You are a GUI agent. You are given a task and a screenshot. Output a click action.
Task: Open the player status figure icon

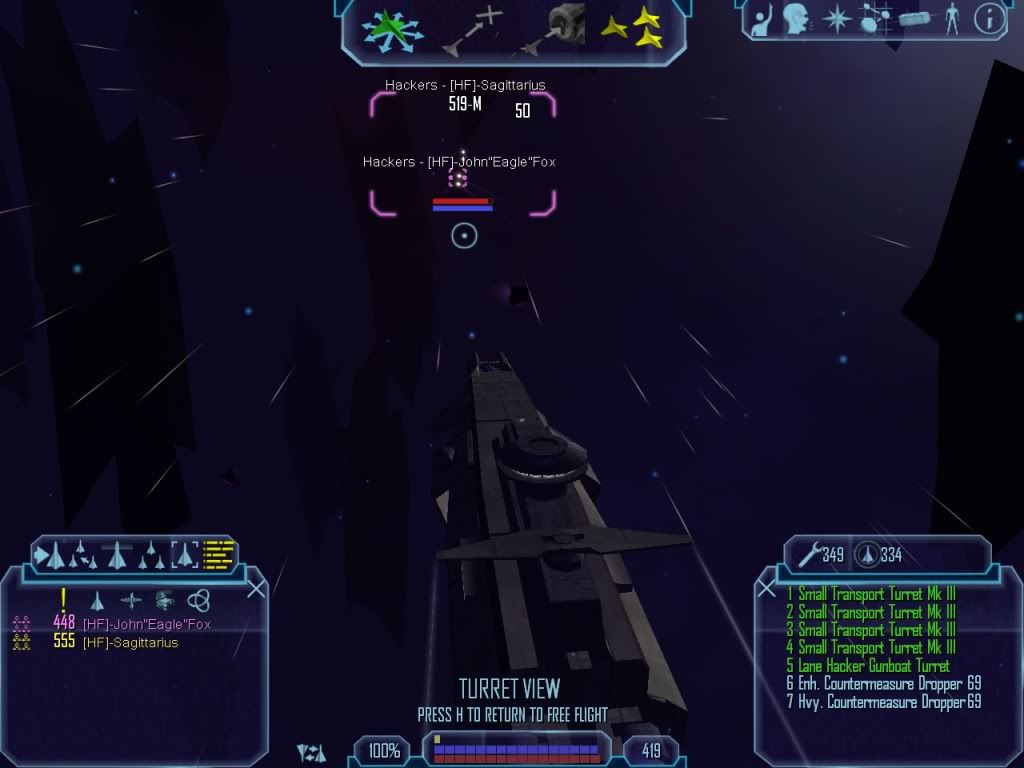pos(951,19)
